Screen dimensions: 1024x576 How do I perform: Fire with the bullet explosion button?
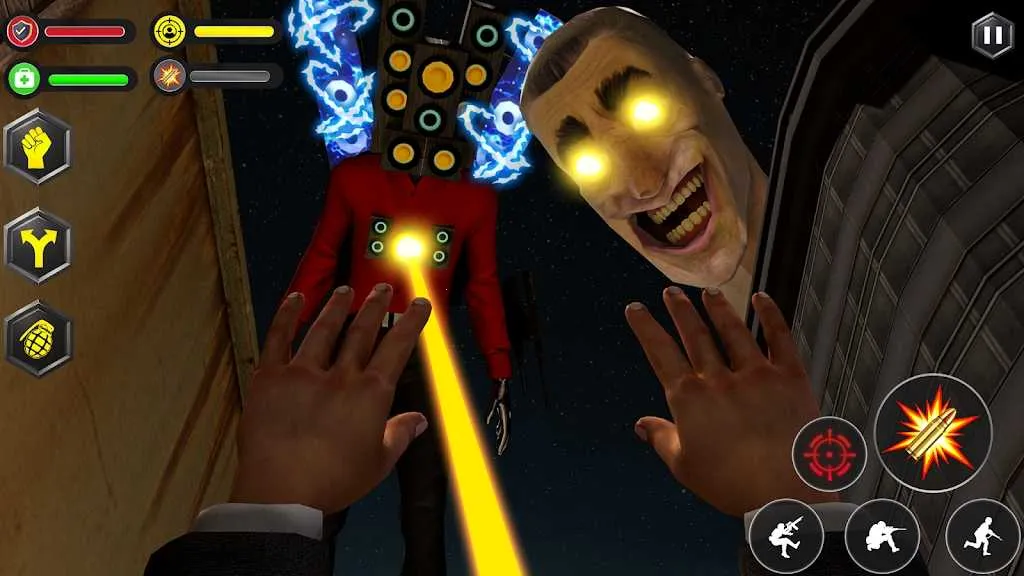(x=932, y=432)
